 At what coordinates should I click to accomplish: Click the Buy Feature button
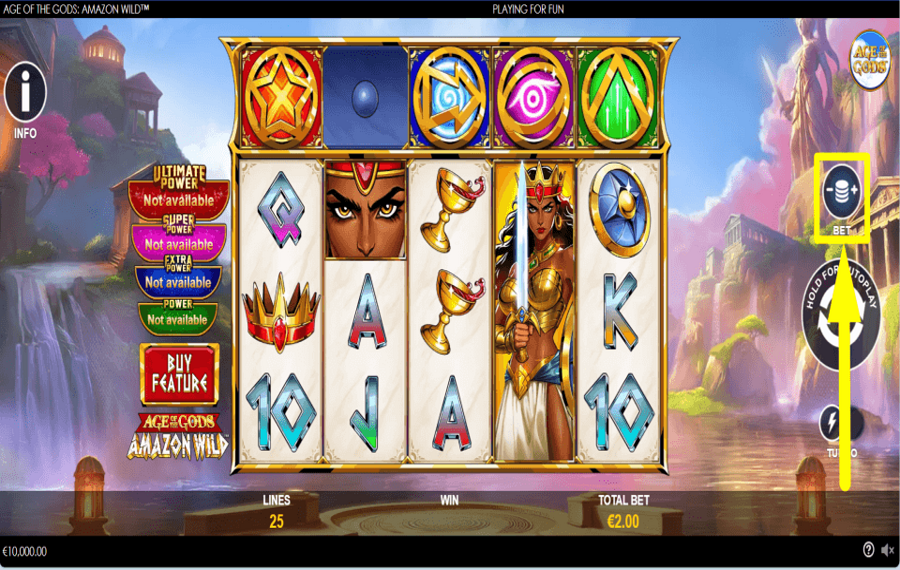[x=179, y=374]
